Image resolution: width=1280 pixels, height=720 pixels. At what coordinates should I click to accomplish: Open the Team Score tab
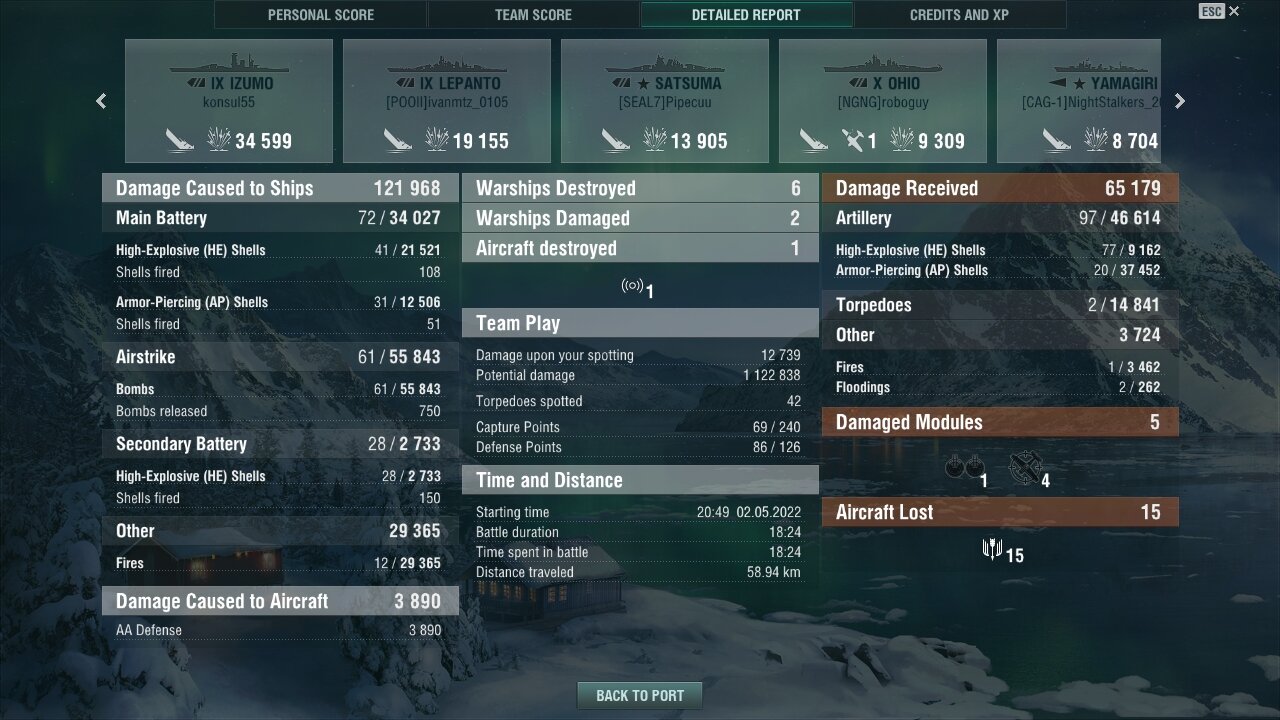533,15
